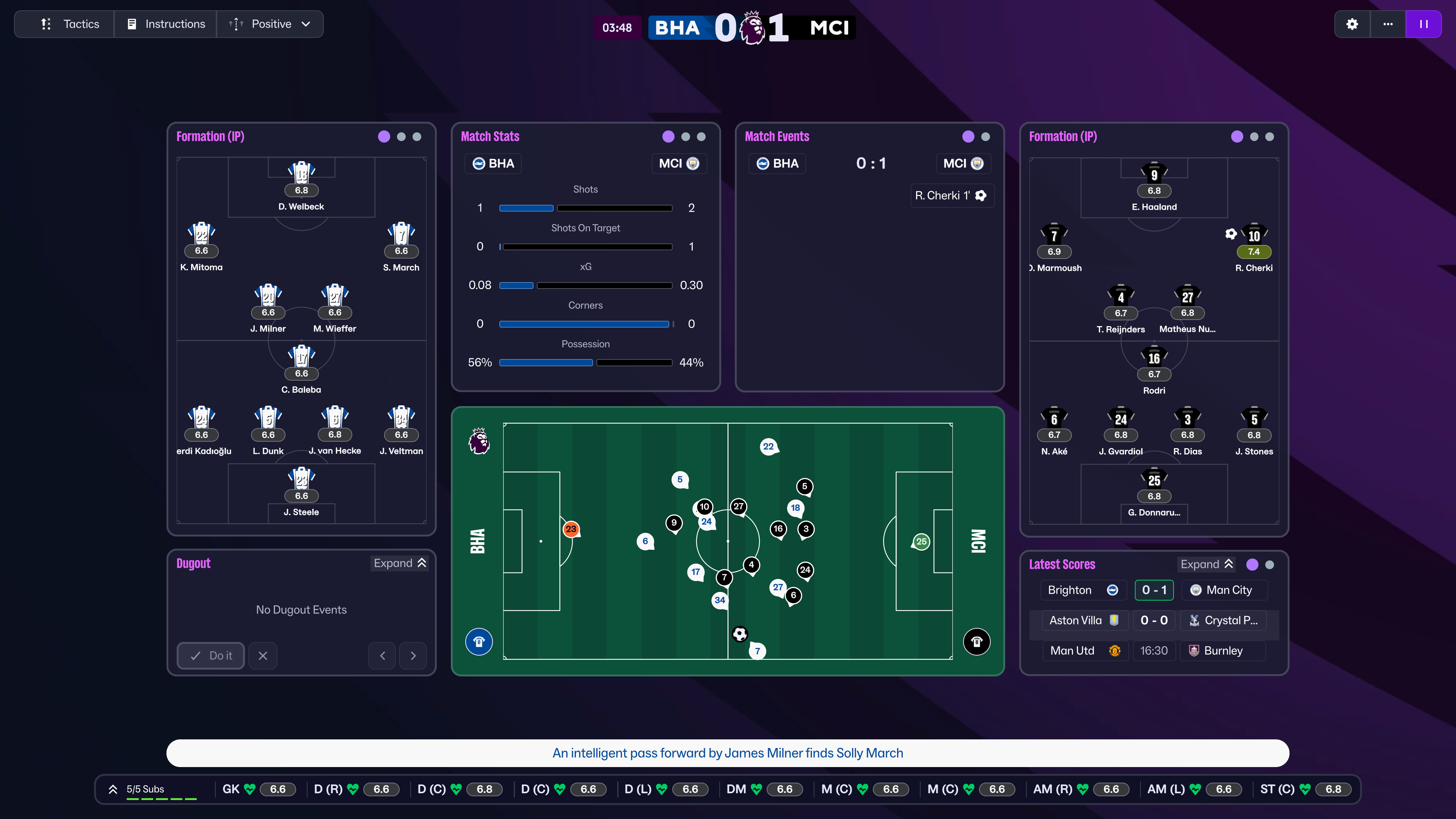Pause the match
This screenshot has height=819, width=1456.
point(1423,24)
